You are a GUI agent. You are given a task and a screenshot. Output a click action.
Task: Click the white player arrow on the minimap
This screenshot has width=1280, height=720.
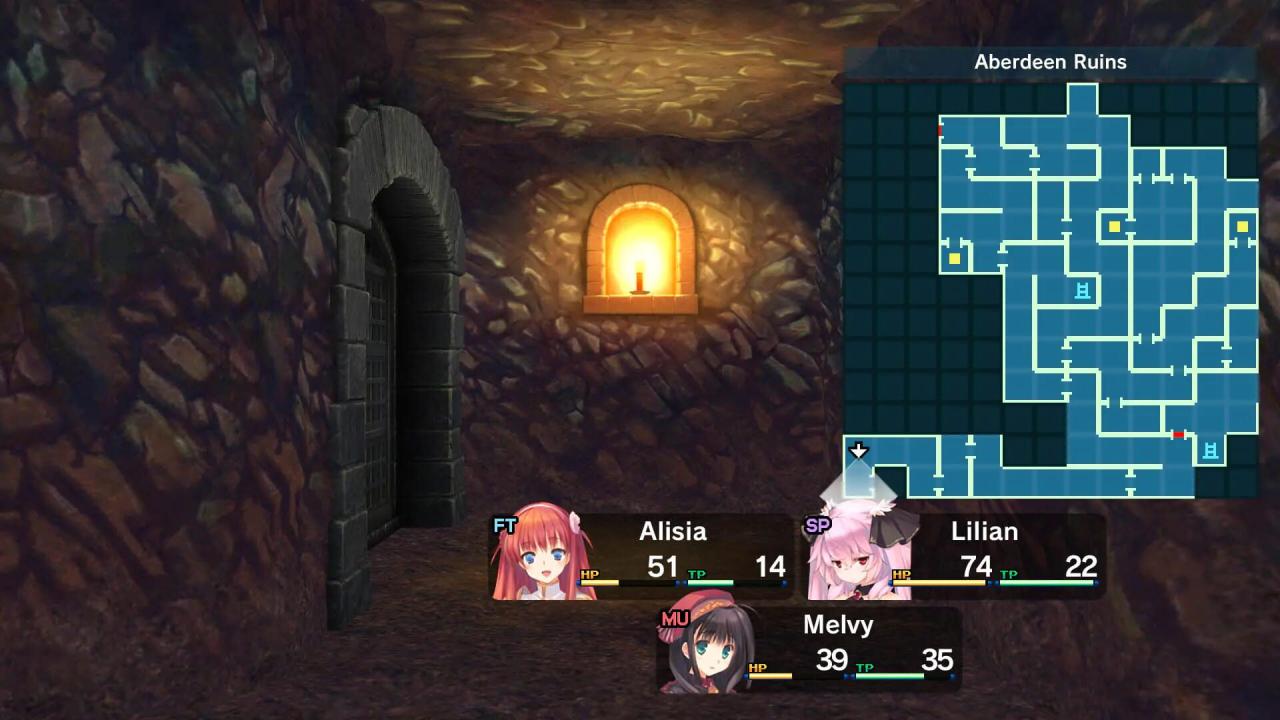(x=858, y=451)
